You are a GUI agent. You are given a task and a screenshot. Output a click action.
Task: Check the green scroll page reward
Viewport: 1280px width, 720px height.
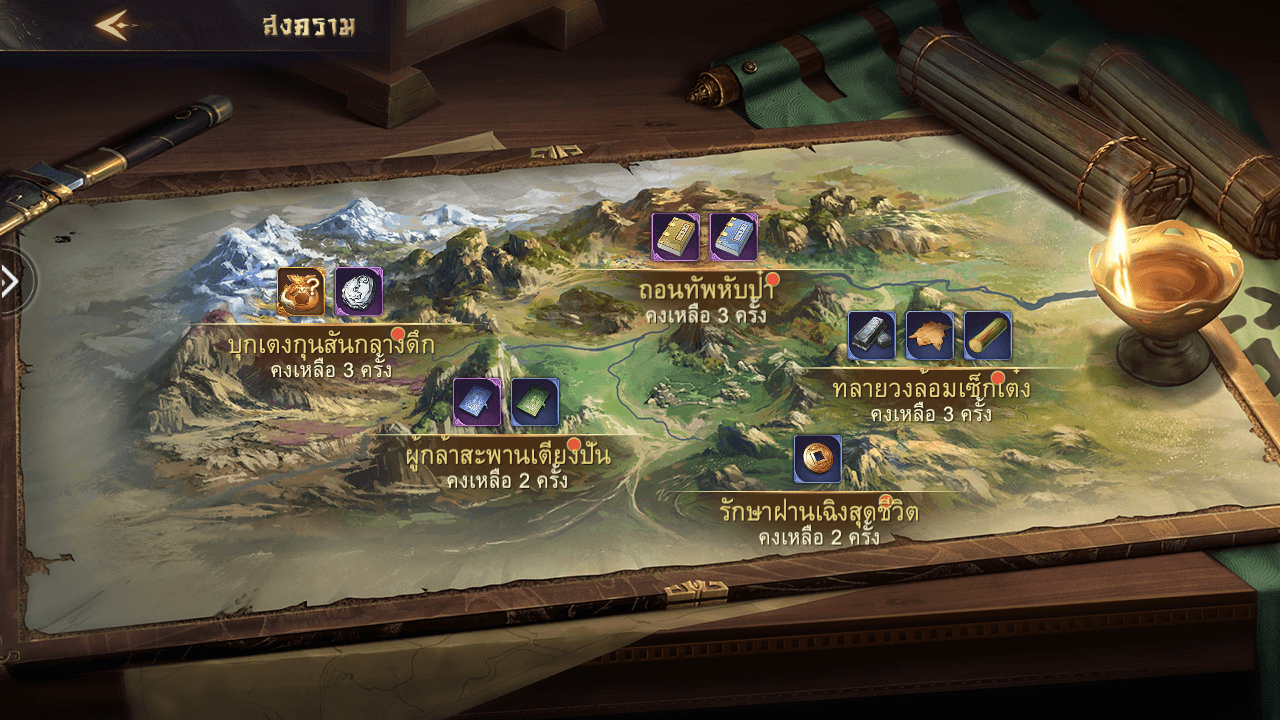pyautogui.click(x=535, y=402)
